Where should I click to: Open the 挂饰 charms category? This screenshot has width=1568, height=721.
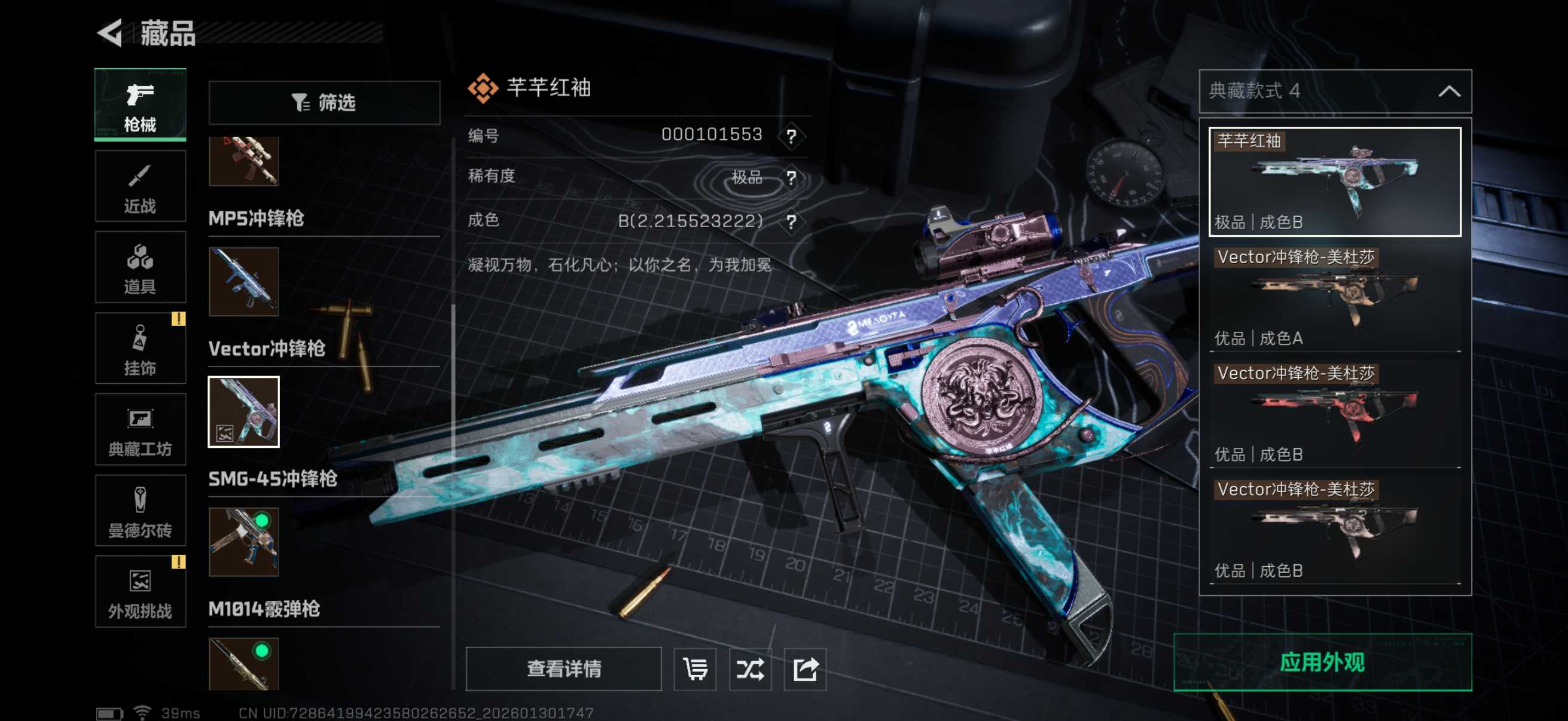click(x=140, y=349)
